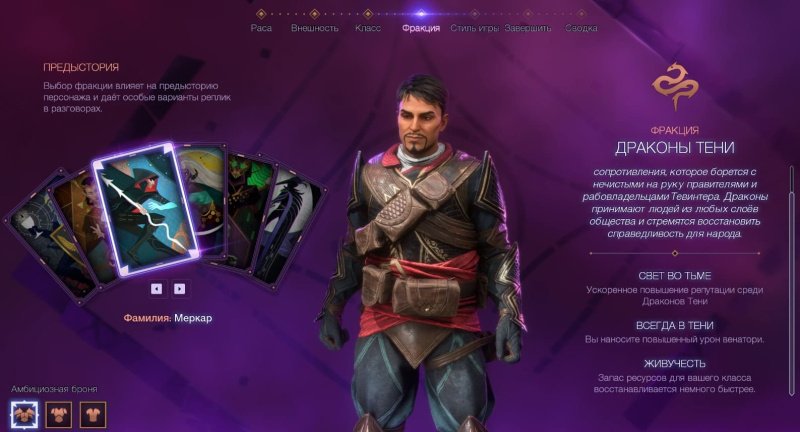
Task: Choose the middle armor preview icon
Action: 59,413
